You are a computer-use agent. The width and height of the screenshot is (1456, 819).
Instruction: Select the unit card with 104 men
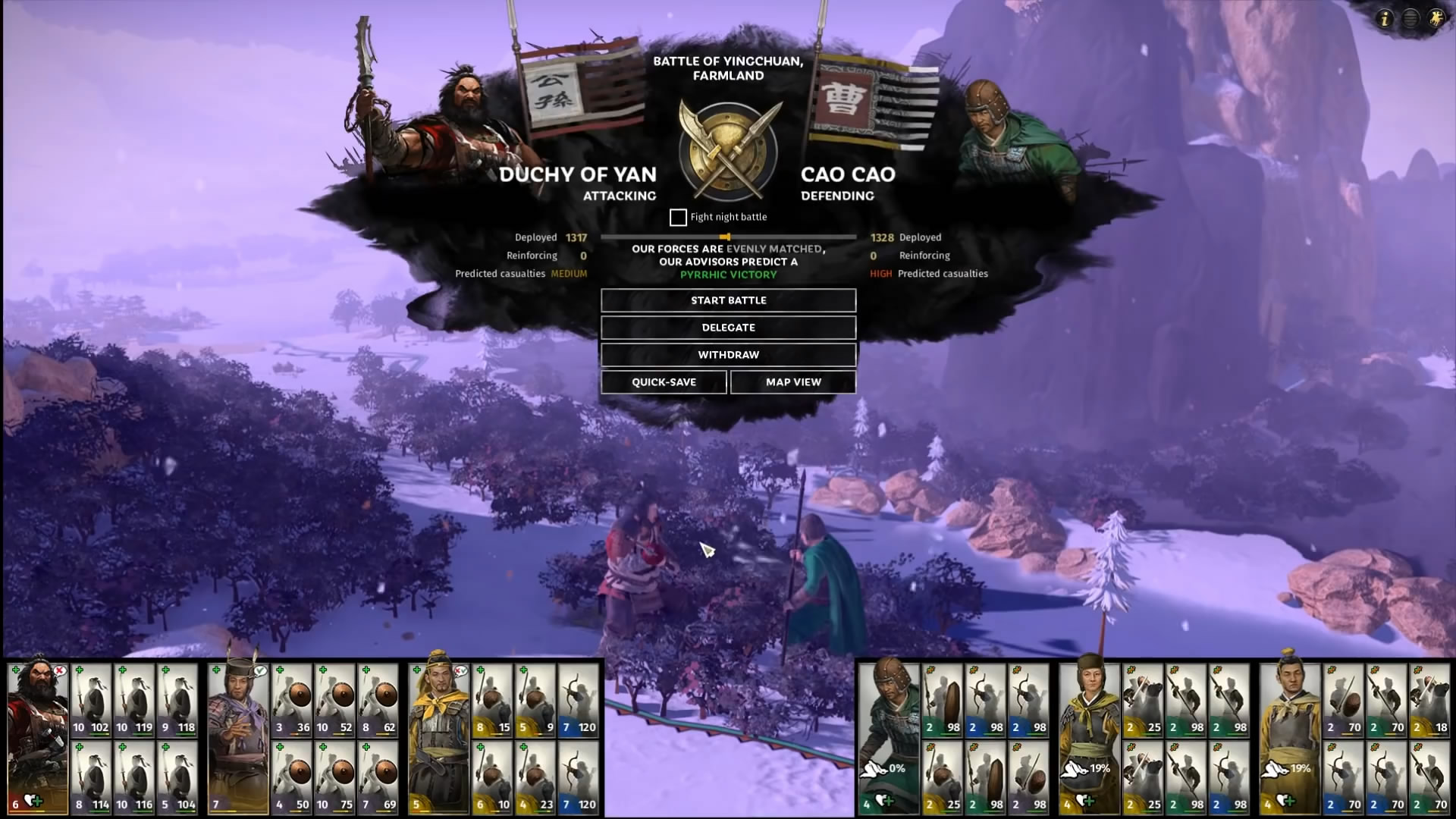click(x=177, y=777)
